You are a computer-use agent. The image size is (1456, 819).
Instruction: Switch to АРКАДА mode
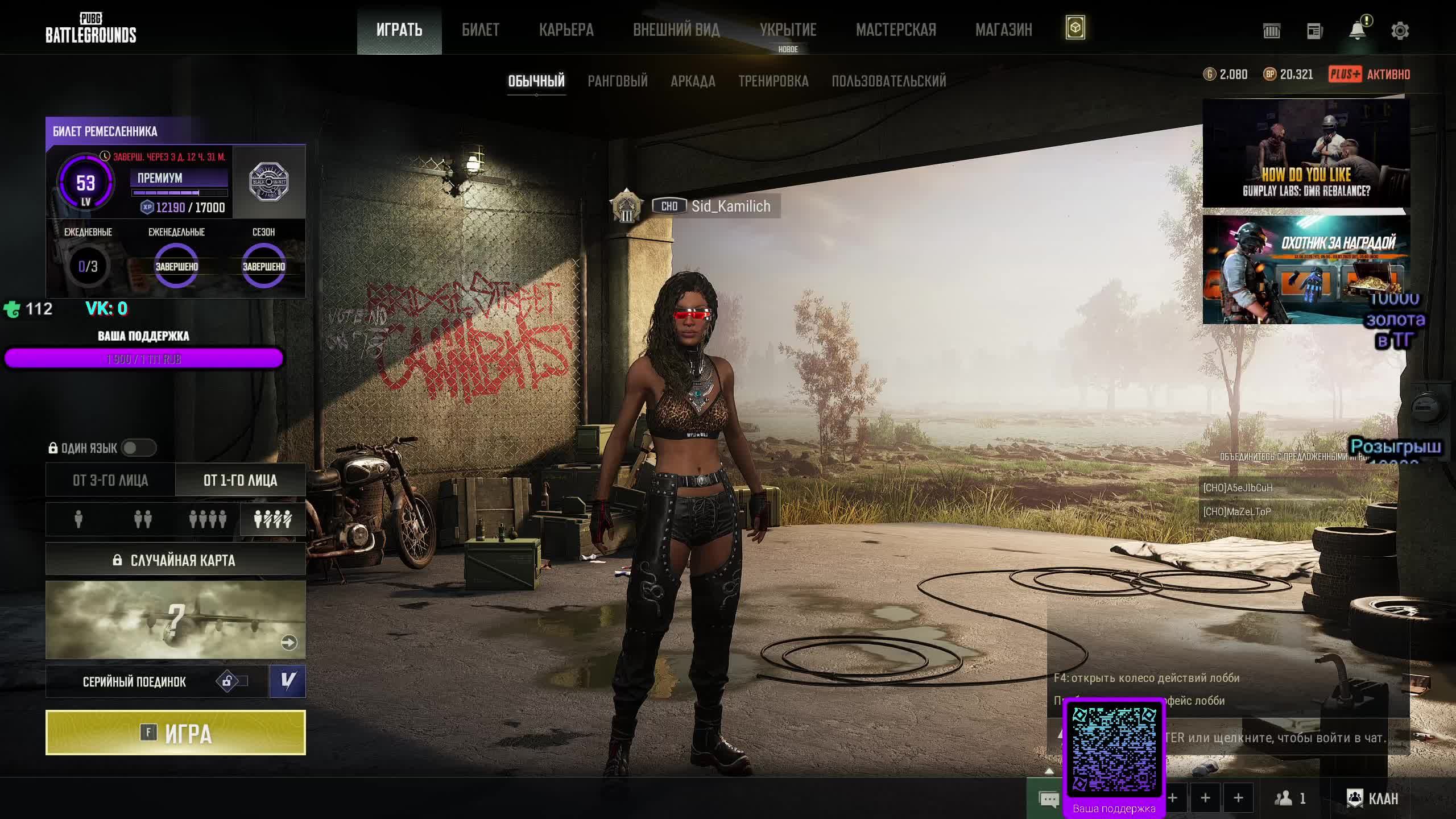click(693, 81)
